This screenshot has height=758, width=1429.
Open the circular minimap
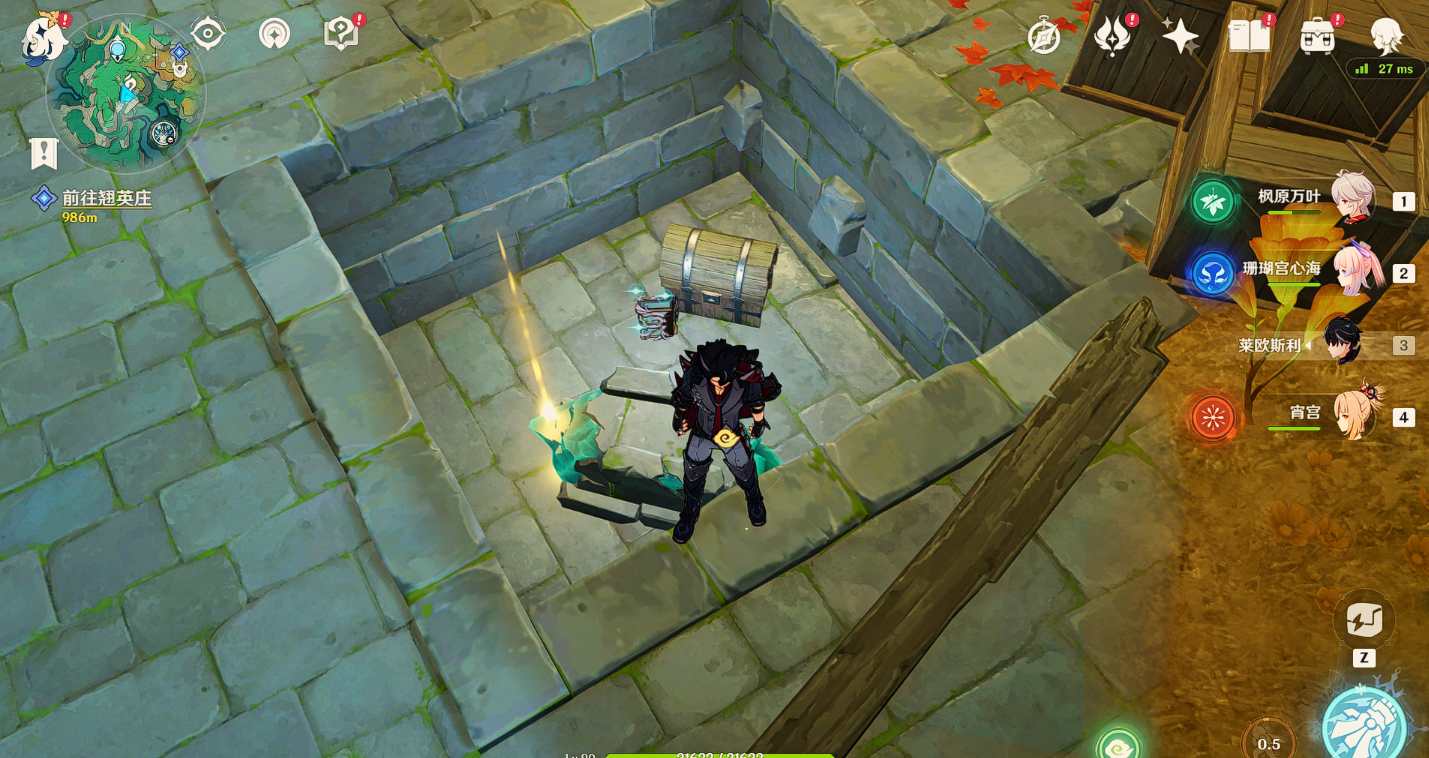point(126,94)
